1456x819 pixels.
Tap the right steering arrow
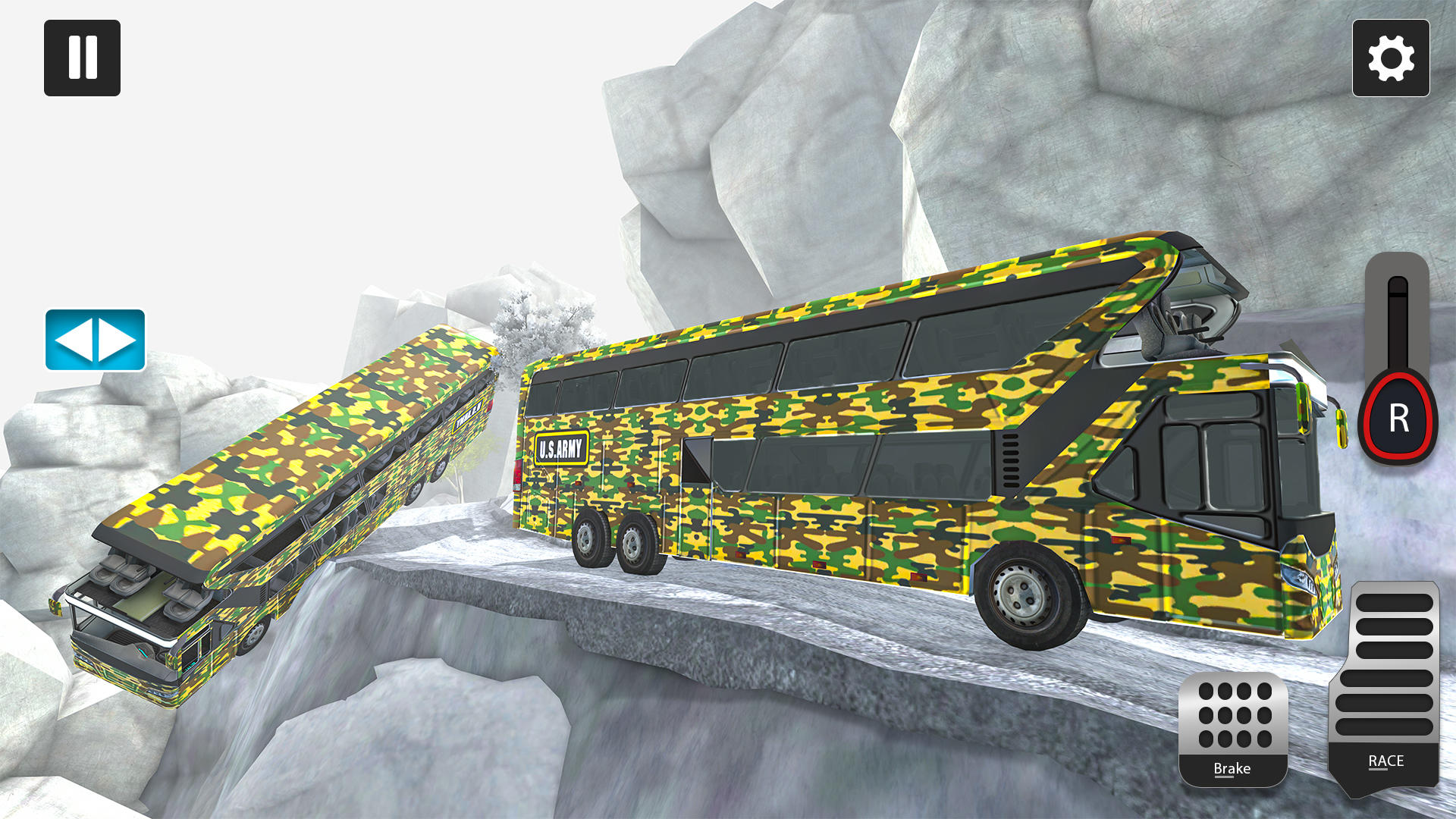[x=115, y=340]
